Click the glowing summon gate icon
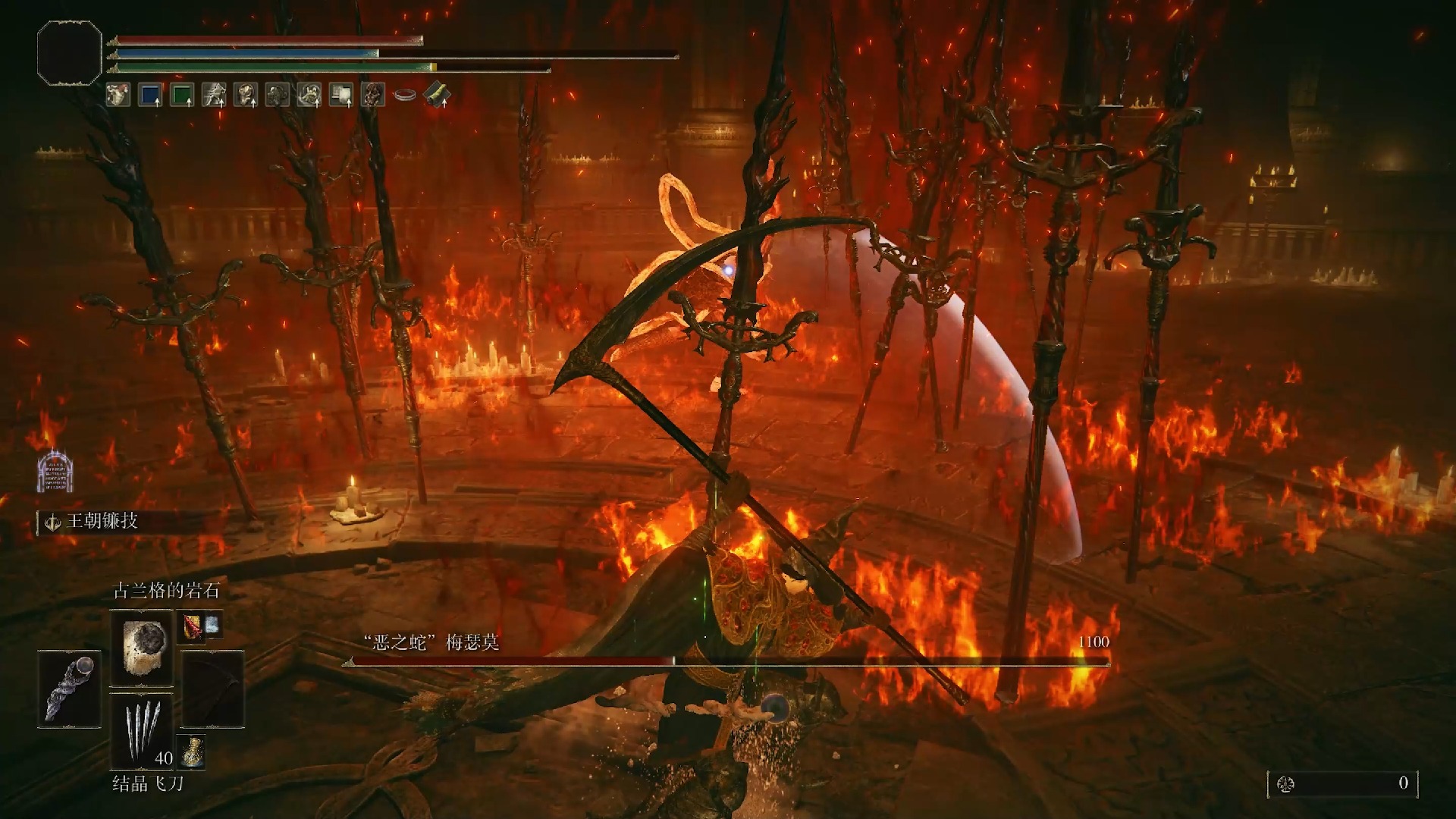The image size is (1456, 819). 55,471
